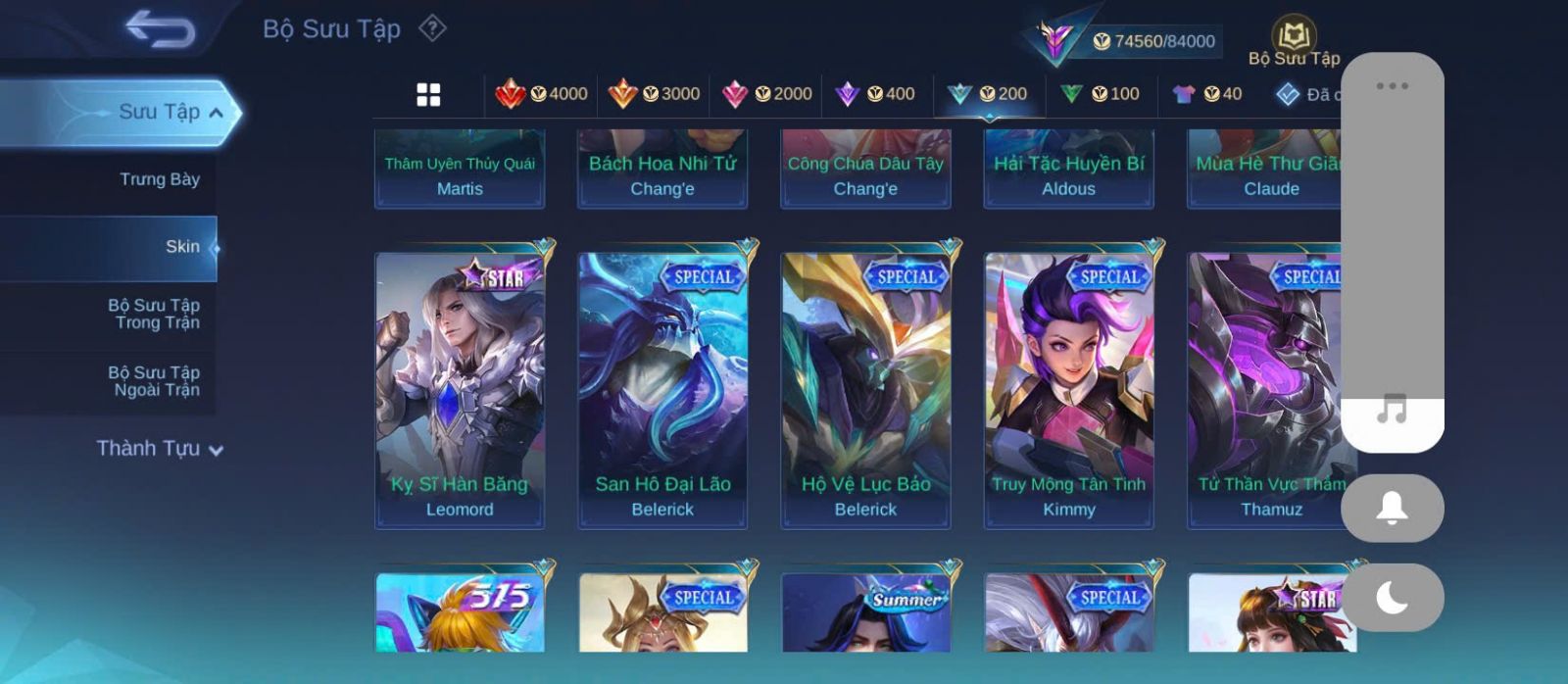Open the collection help question mark

tap(432, 28)
